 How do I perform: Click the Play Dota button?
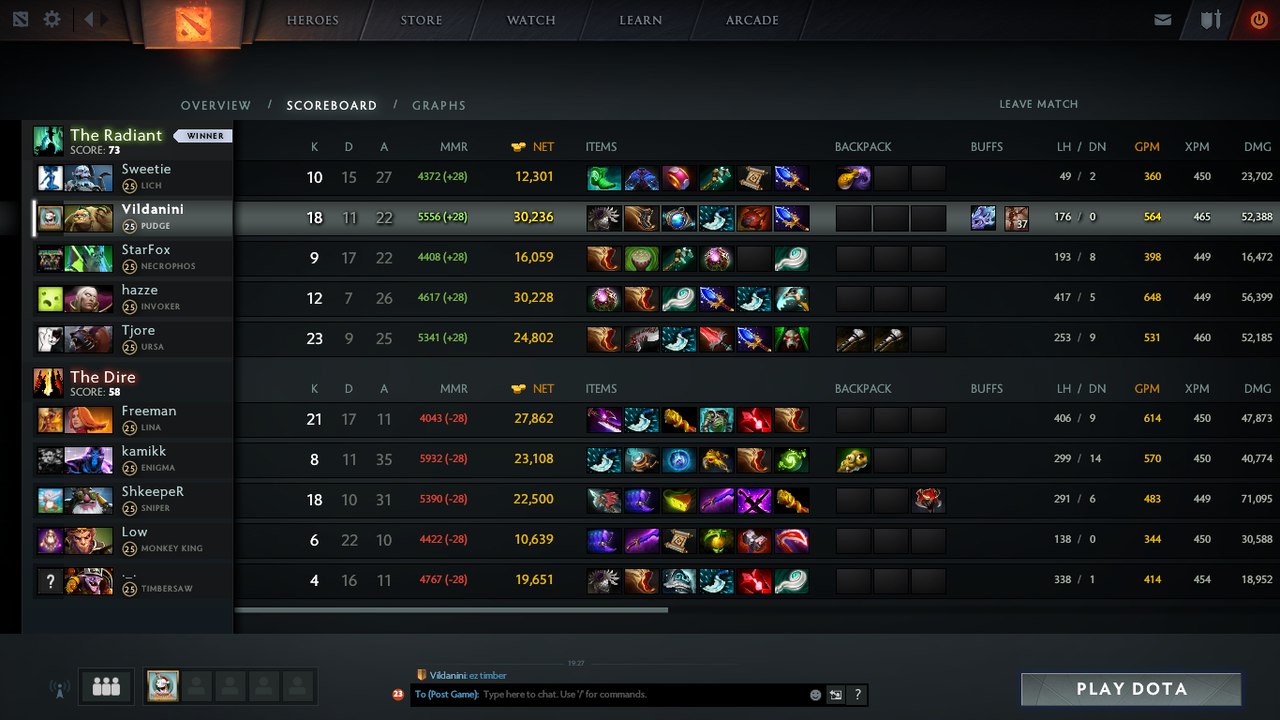[x=1131, y=689]
